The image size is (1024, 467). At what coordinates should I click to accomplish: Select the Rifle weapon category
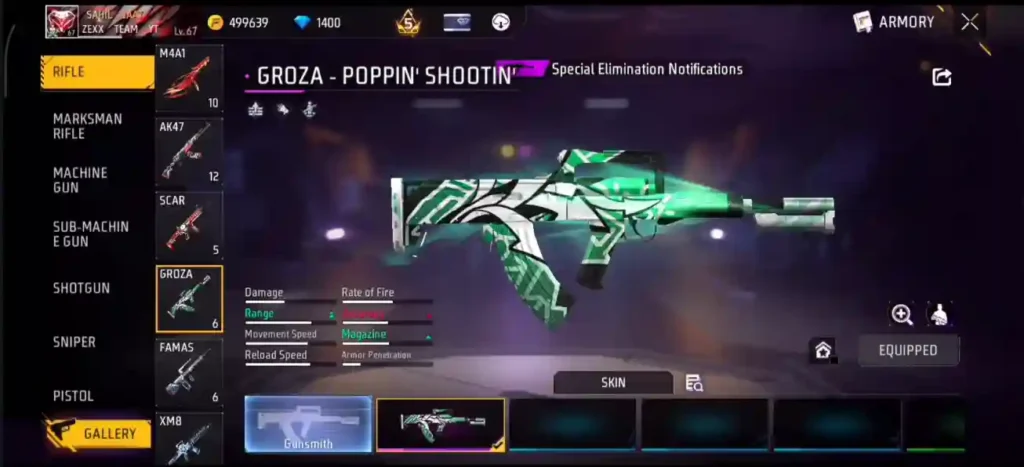point(97,72)
